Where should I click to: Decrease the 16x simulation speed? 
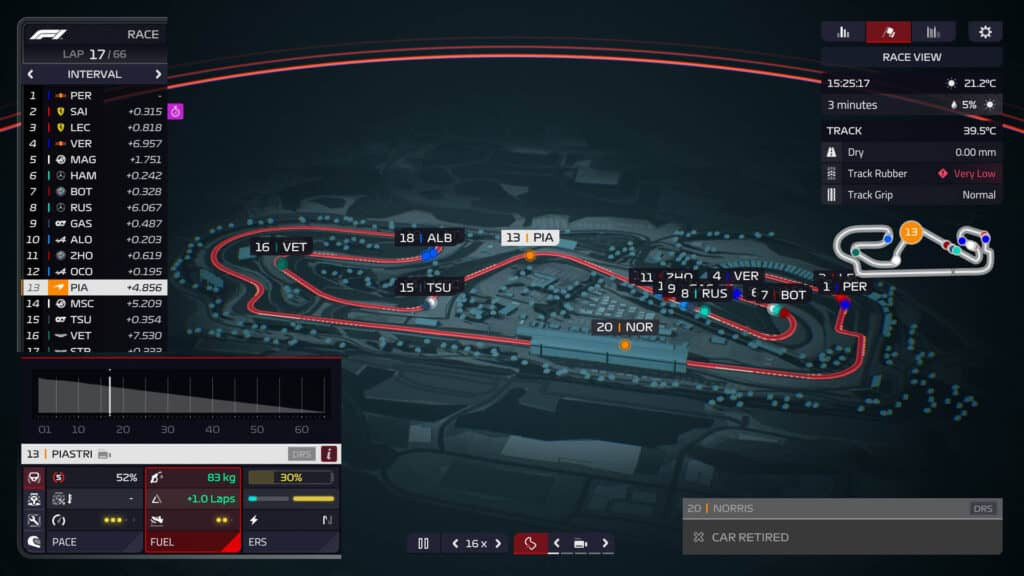tap(455, 543)
